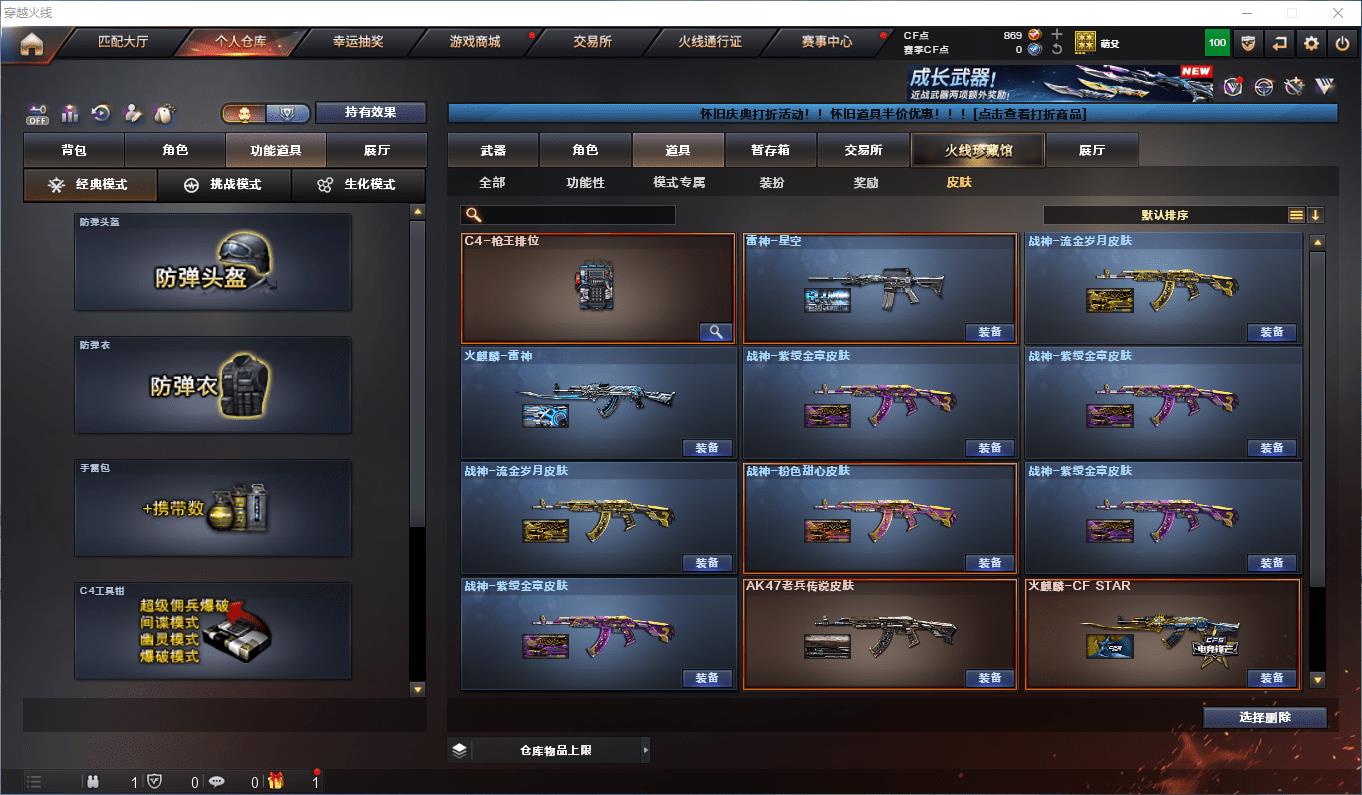Select the 防弹头盔 helmet item
The image size is (1362, 795).
(213, 262)
